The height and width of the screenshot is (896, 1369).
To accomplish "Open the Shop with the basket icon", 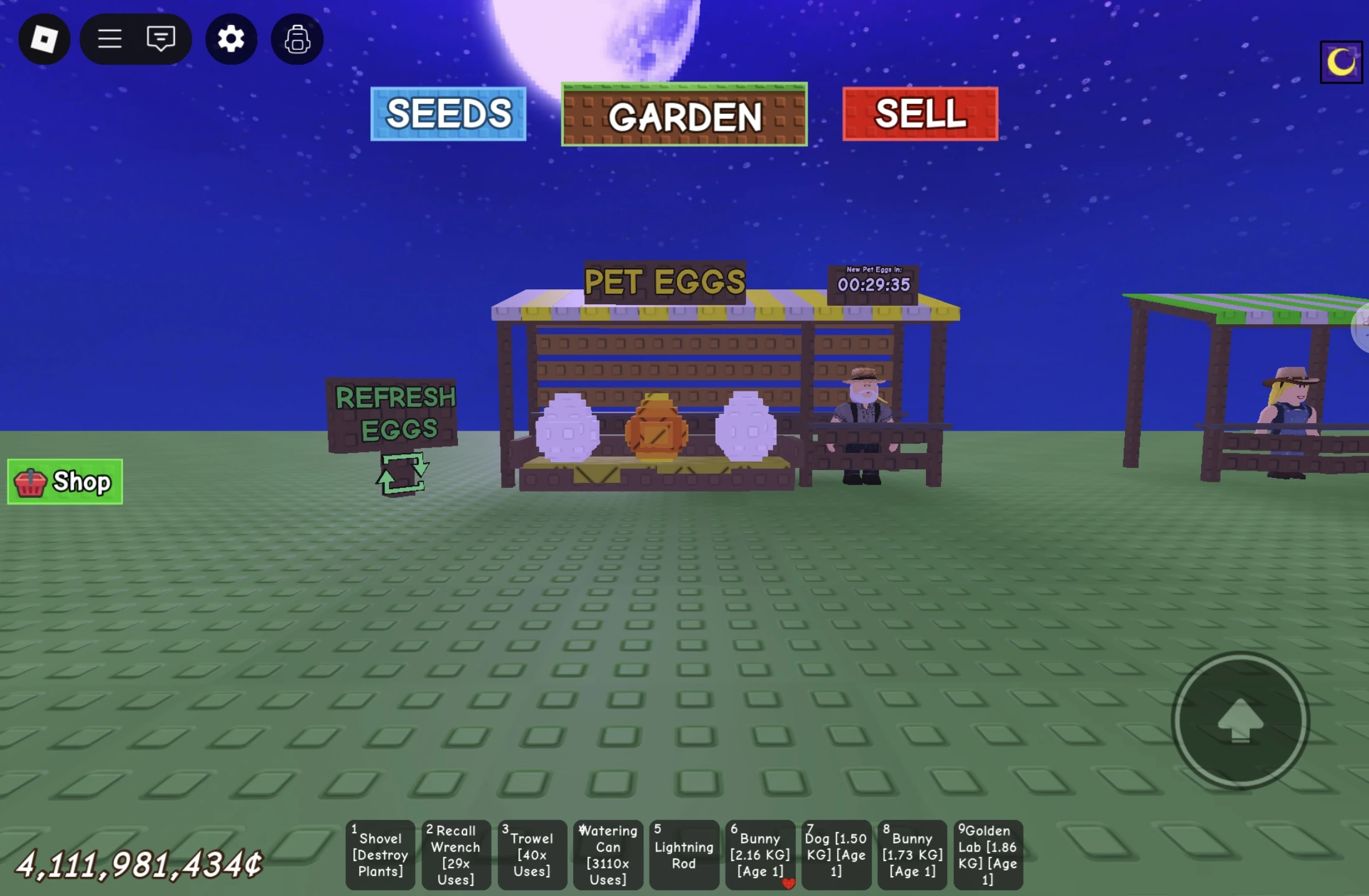I will point(63,481).
